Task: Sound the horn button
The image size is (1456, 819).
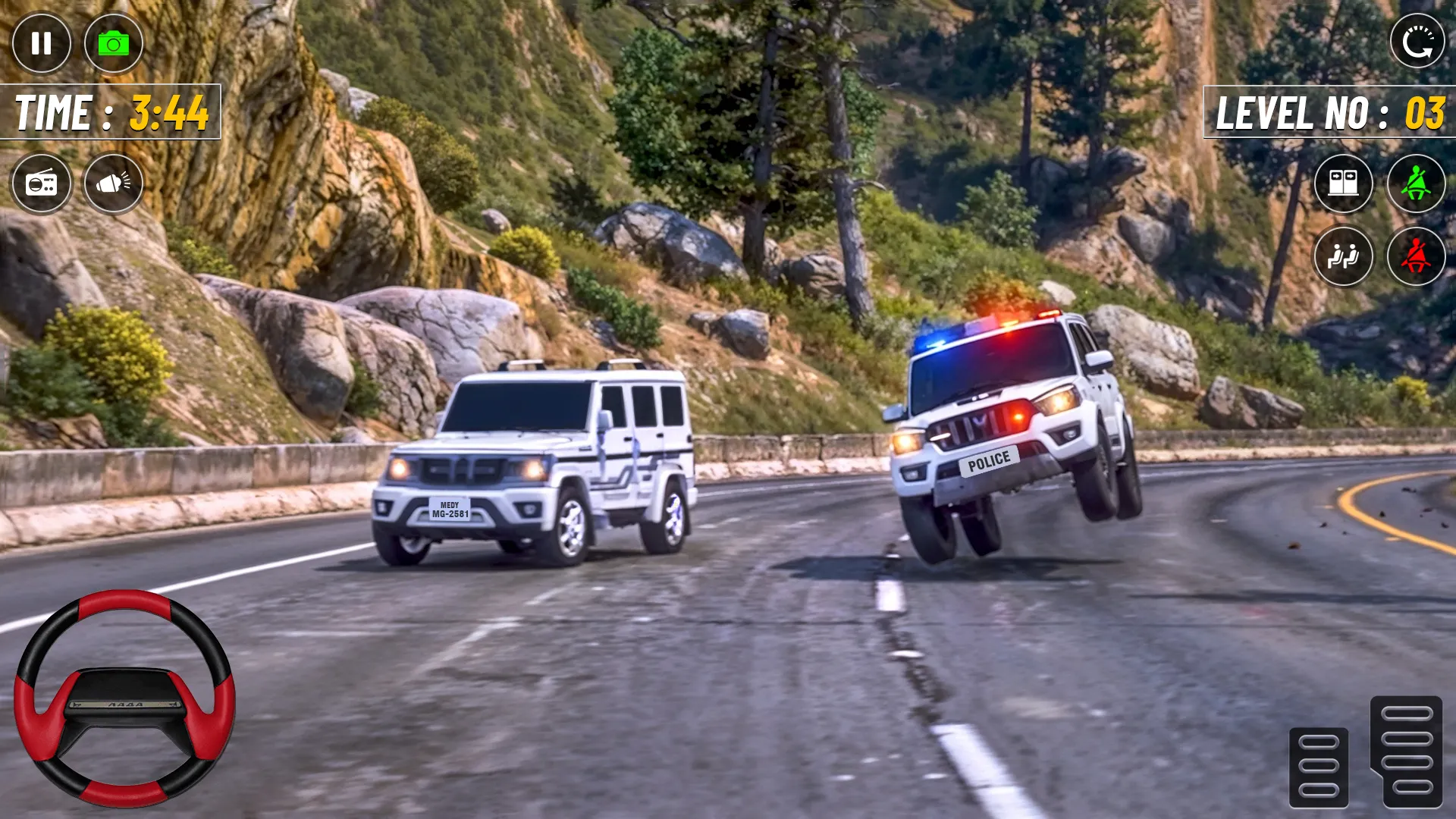Action: click(114, 183)
